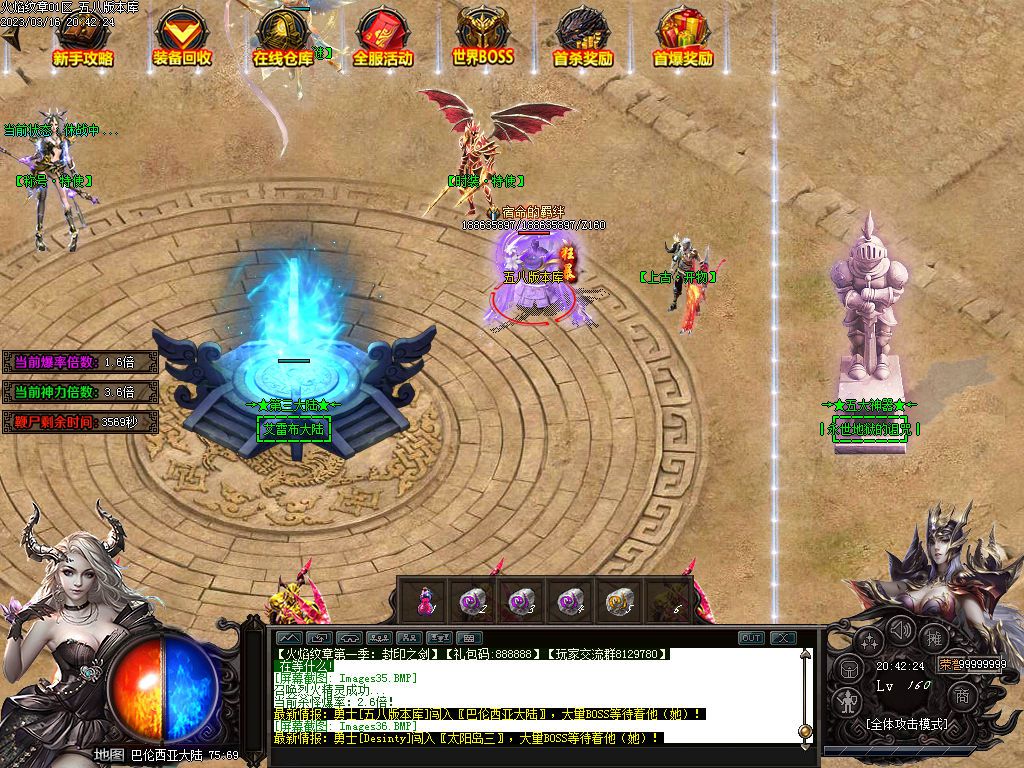This screenshot has height=768, width=1024.
Task: Click the keyboard icon on the chat toolbar
Action: [x=468, y=638]
